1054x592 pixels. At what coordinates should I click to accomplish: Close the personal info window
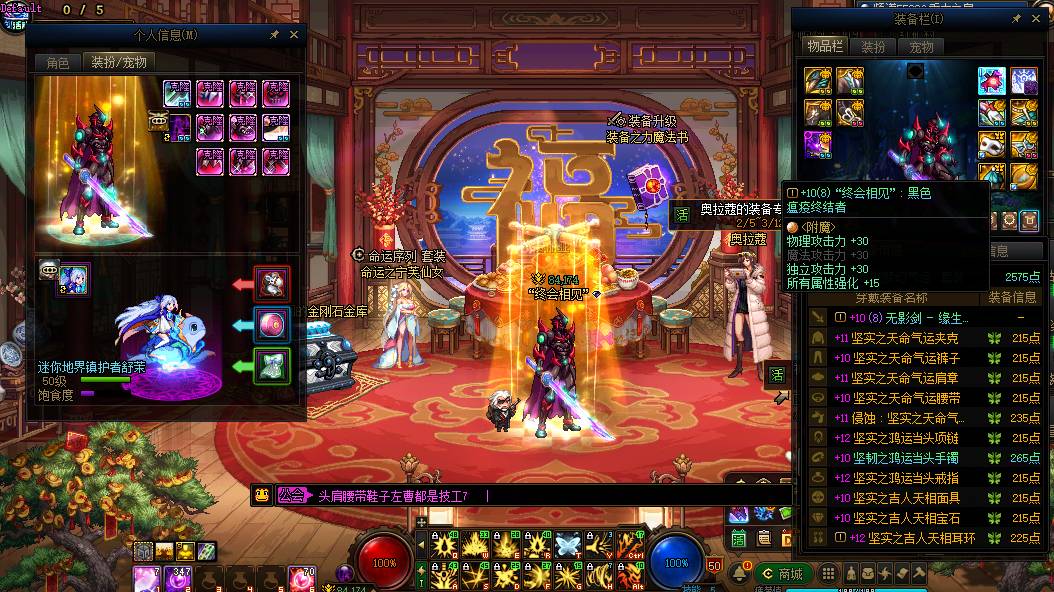(294, 34)
